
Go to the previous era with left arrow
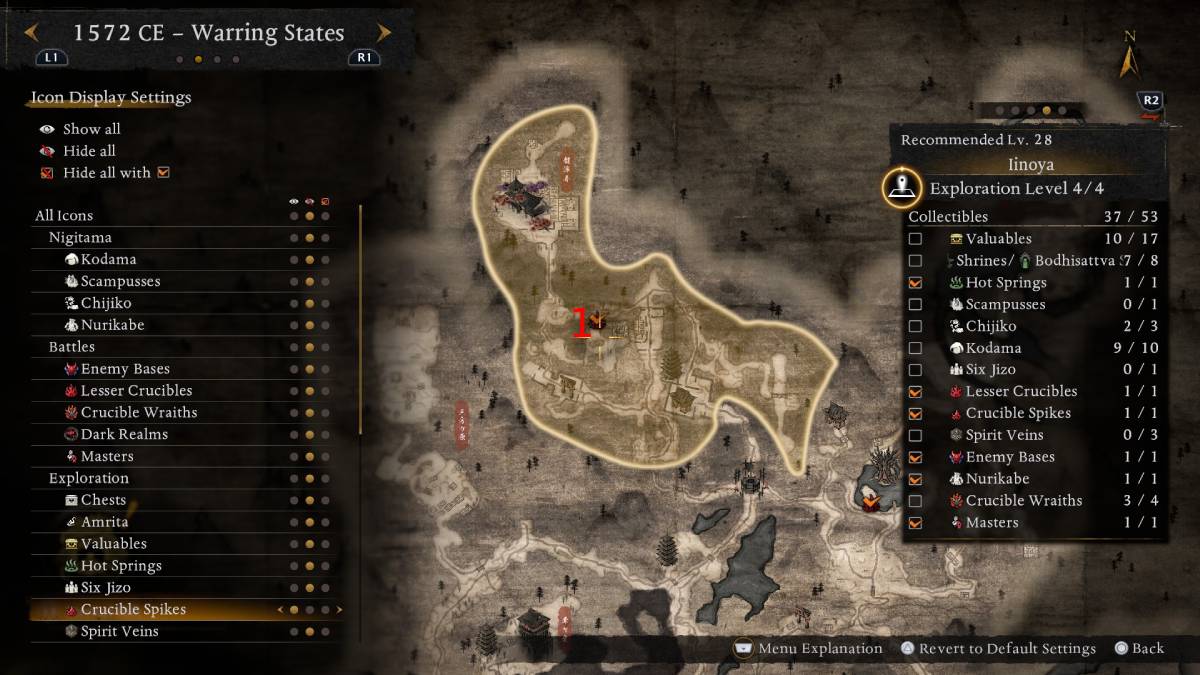point(30,33)
